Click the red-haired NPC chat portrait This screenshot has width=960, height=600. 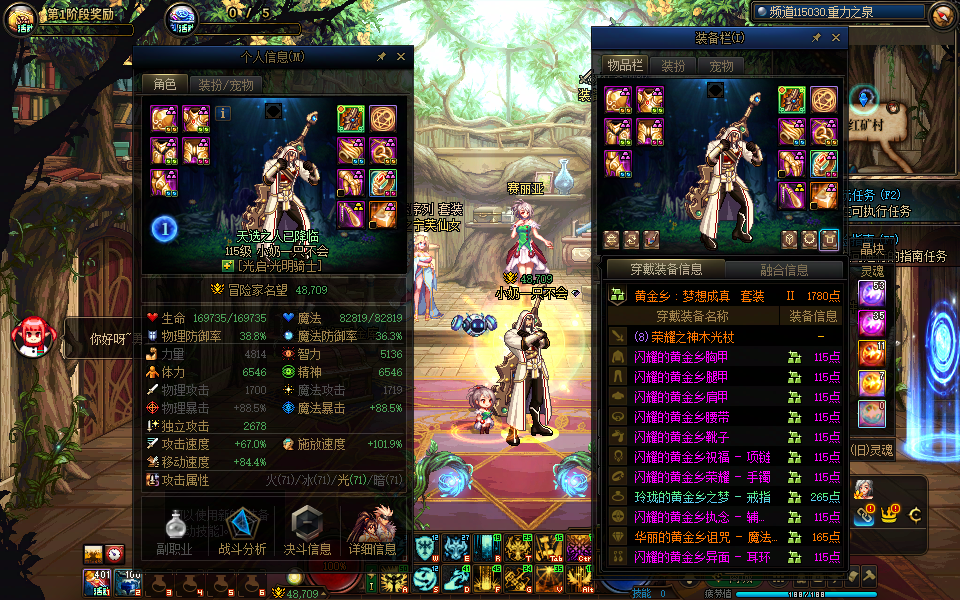click(x=31, y=336)
